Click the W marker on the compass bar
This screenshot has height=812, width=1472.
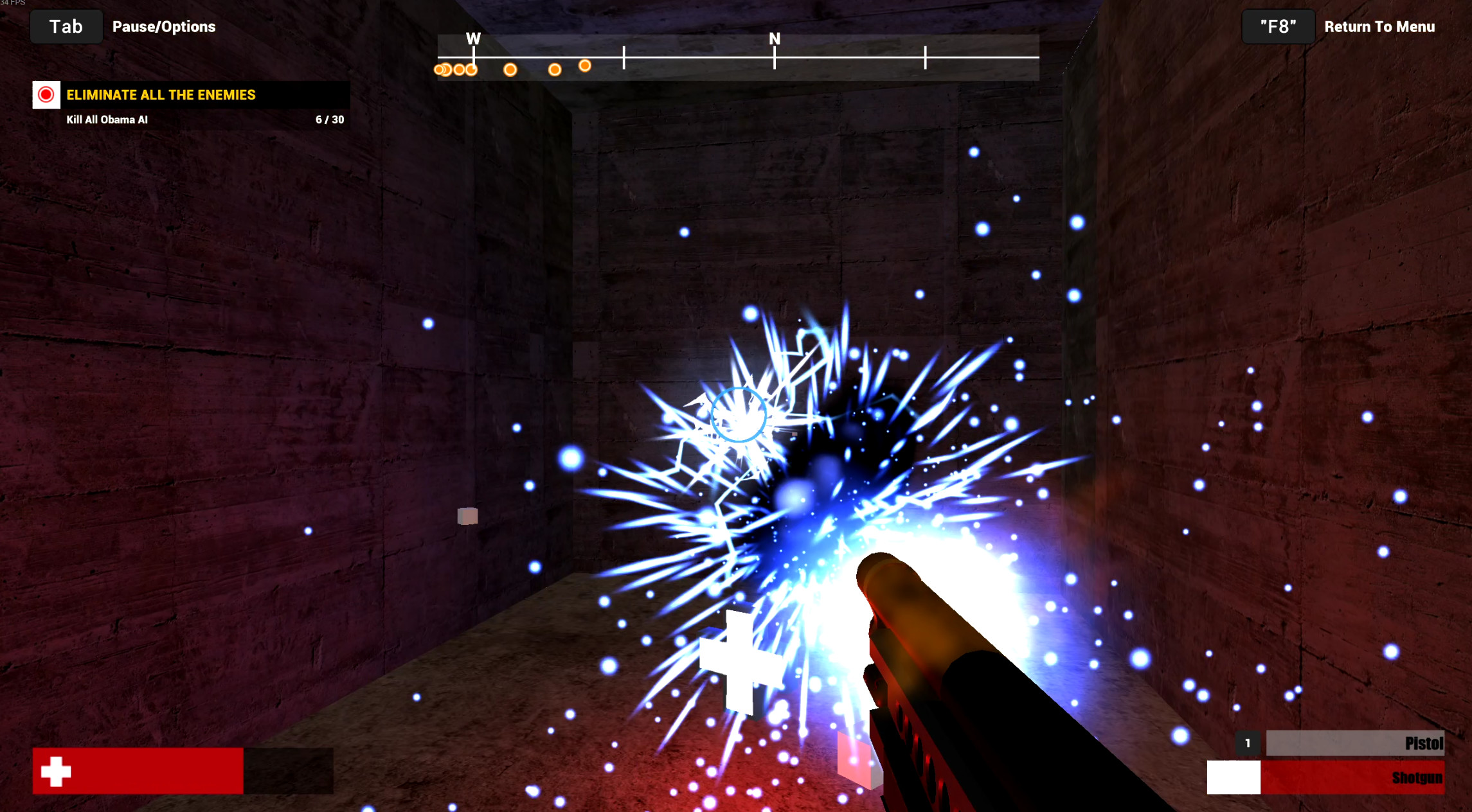pyautogui.click(x=474, y=39)
